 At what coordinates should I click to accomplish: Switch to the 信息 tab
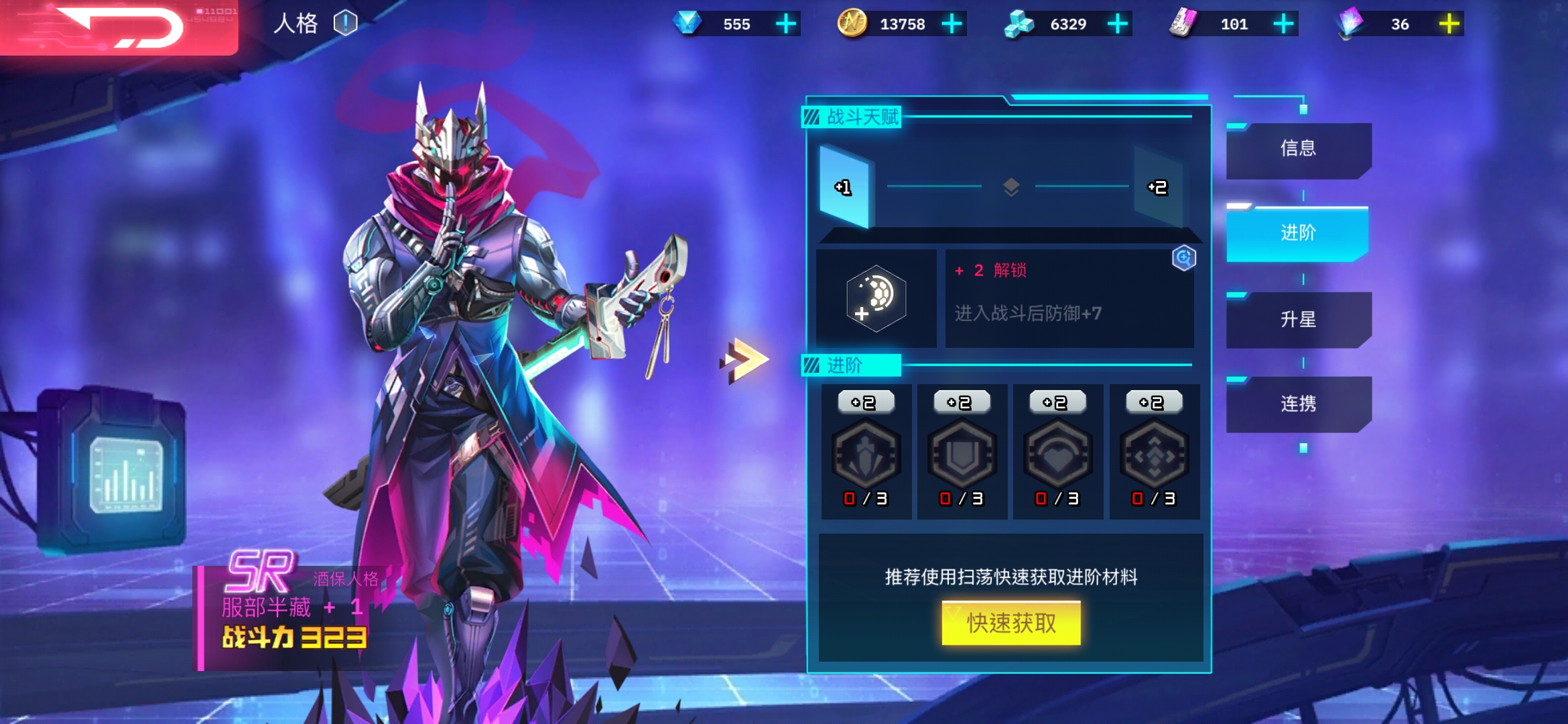[x=1298, y=149]
